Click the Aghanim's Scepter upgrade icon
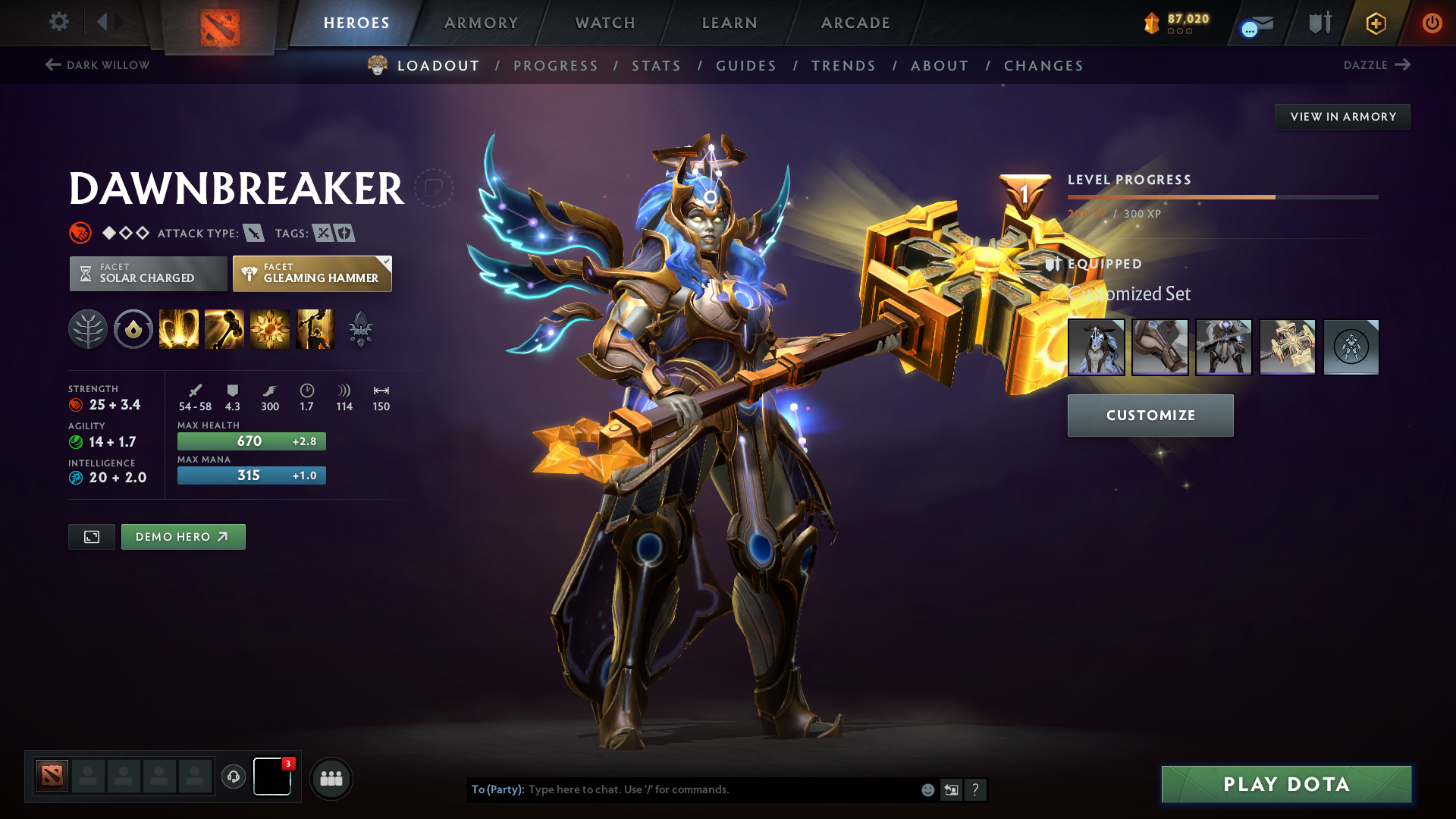 coord(362,324)
